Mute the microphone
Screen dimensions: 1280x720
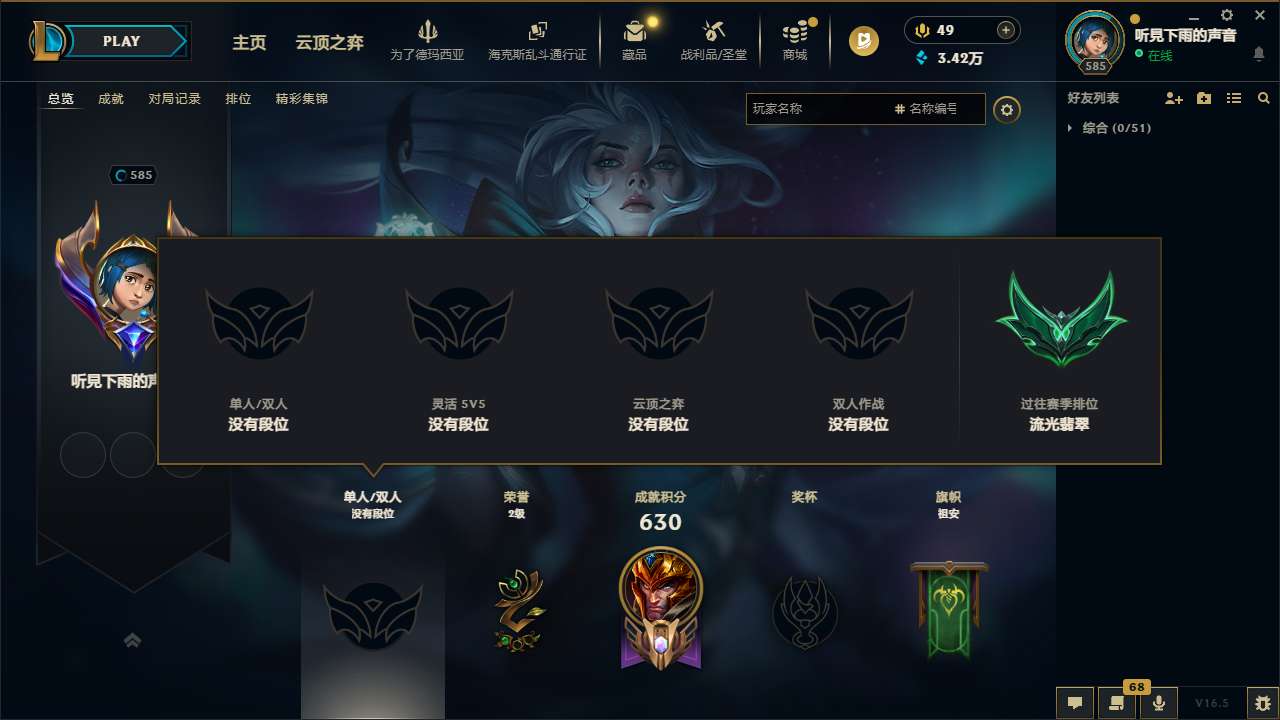tap(1158, 703)
